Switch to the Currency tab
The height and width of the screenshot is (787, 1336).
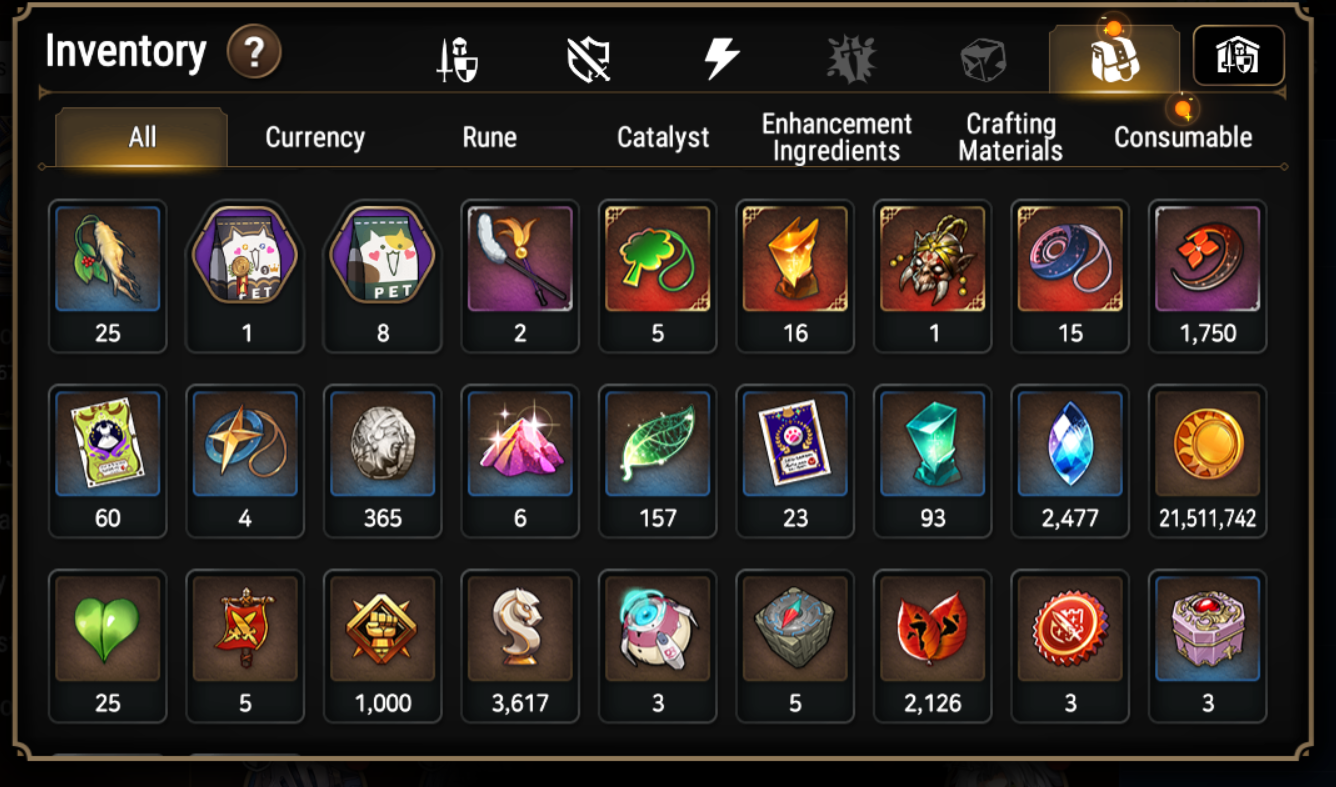[x=315, y=137]
